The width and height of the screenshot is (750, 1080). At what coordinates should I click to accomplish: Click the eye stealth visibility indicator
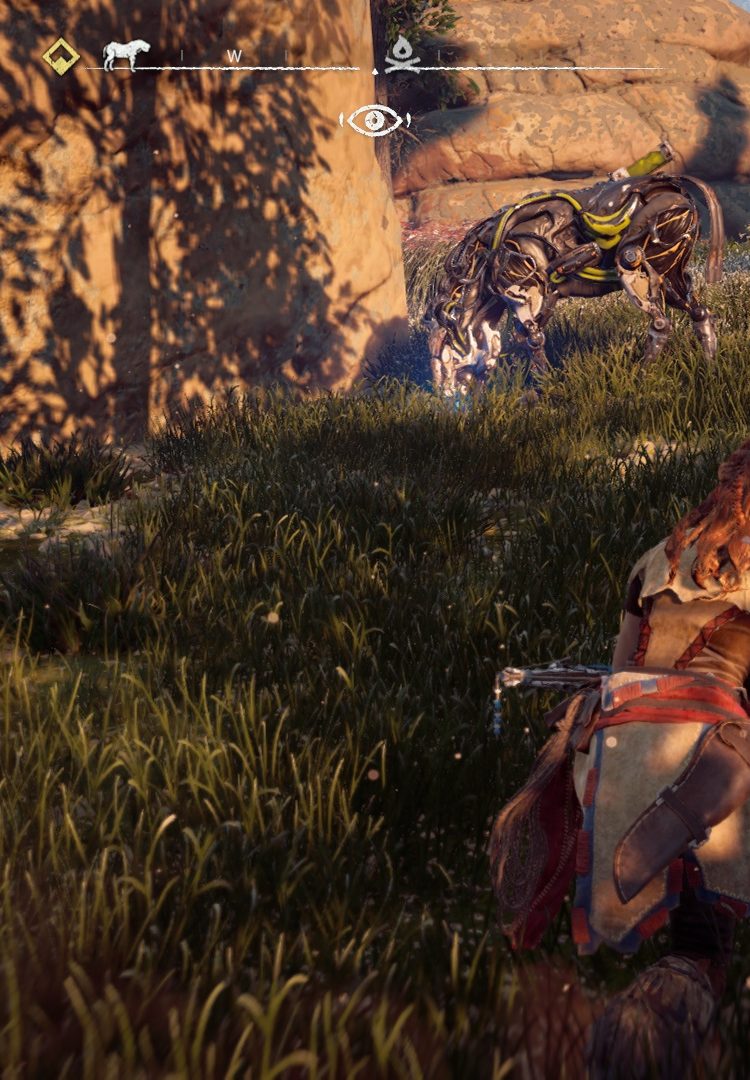(375, 121)
